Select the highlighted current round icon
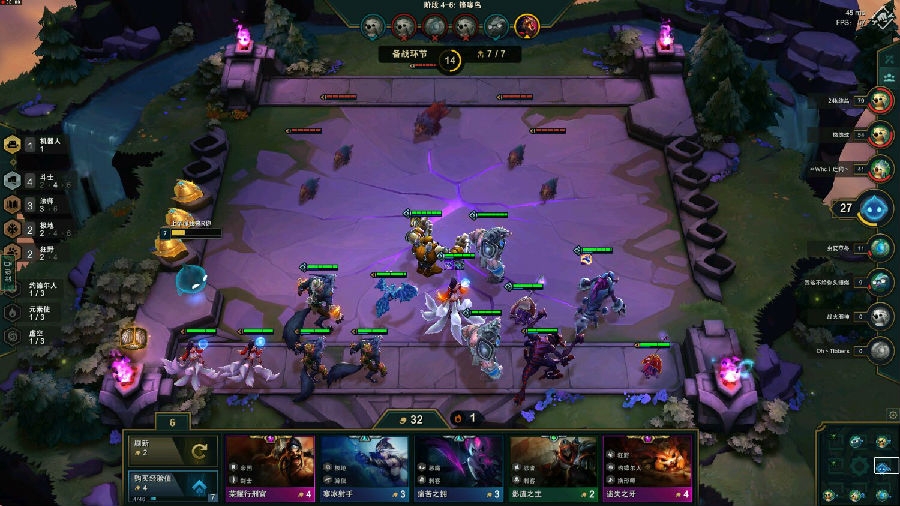900x506 pixels. click(x=527, y=25)
